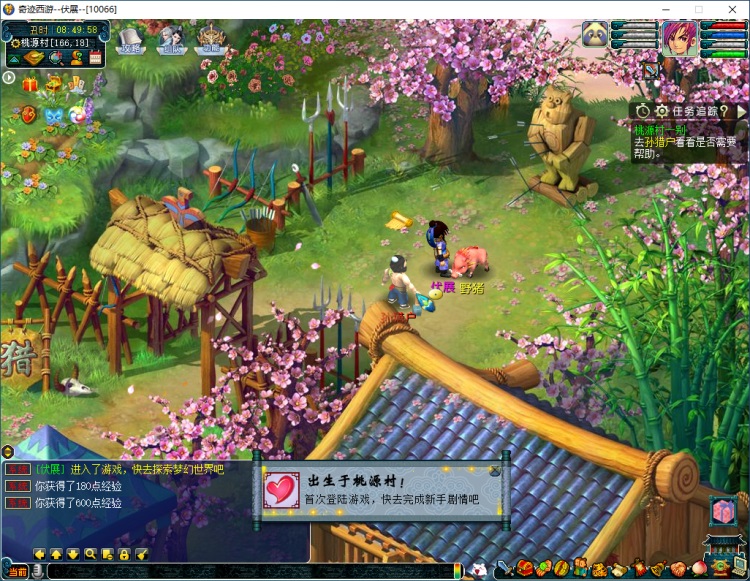Open the 攻略 strategy guide book
This screenshot has height=581, width=750.
(x=131, y=42)
